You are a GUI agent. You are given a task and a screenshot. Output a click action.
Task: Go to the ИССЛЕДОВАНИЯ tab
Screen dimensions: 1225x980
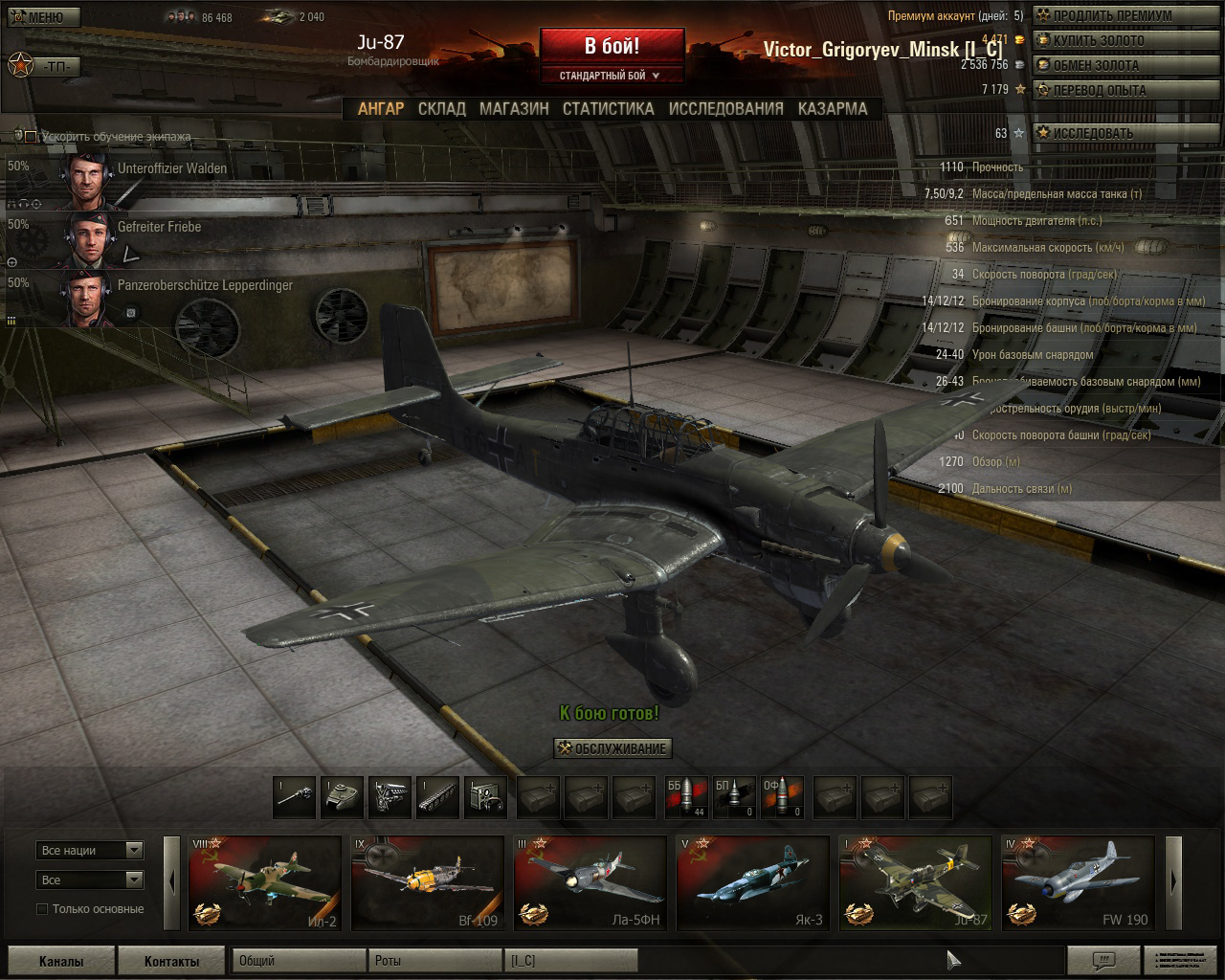725,109
